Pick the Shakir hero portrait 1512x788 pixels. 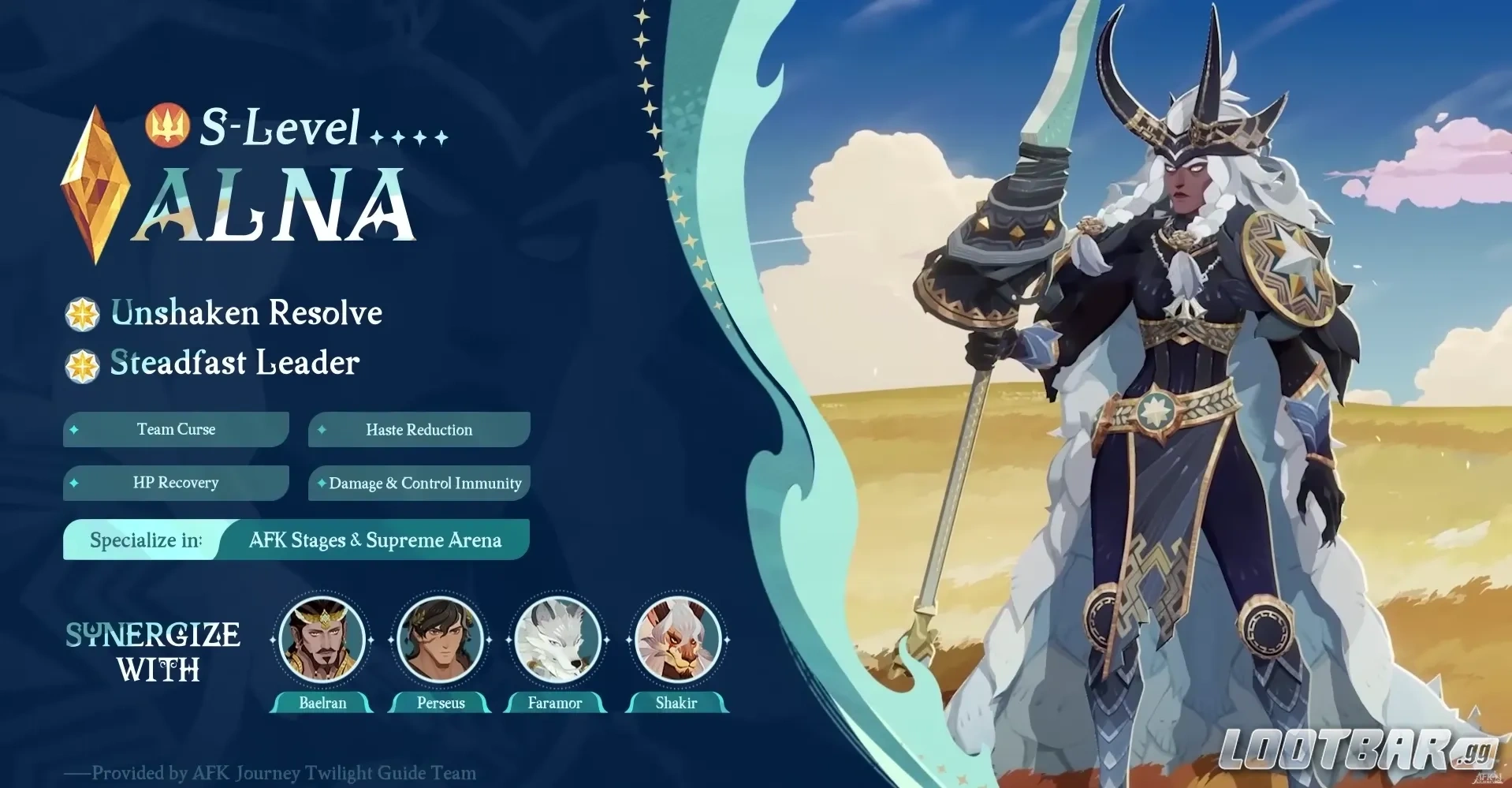[x=677, y=640]
